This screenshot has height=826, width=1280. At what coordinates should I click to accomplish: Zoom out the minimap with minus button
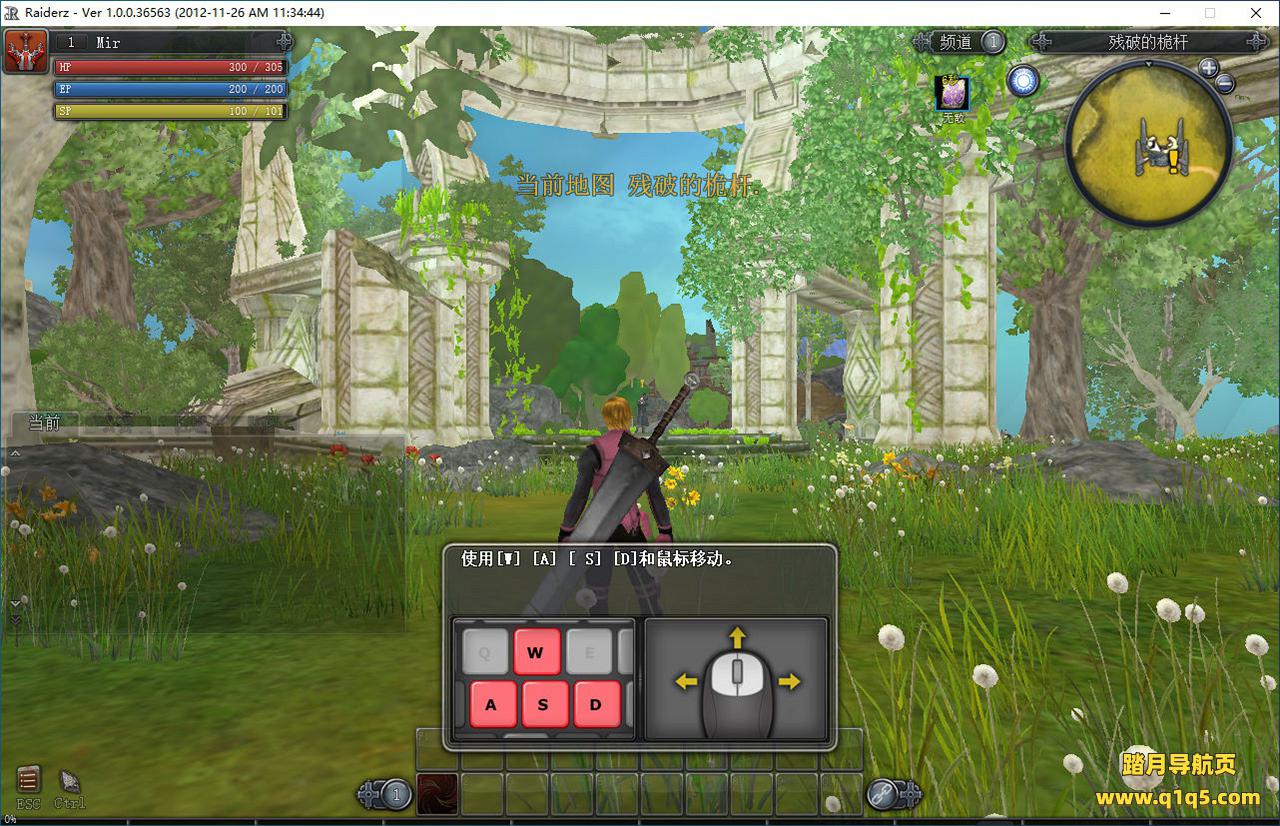(x=1226, y=83)
